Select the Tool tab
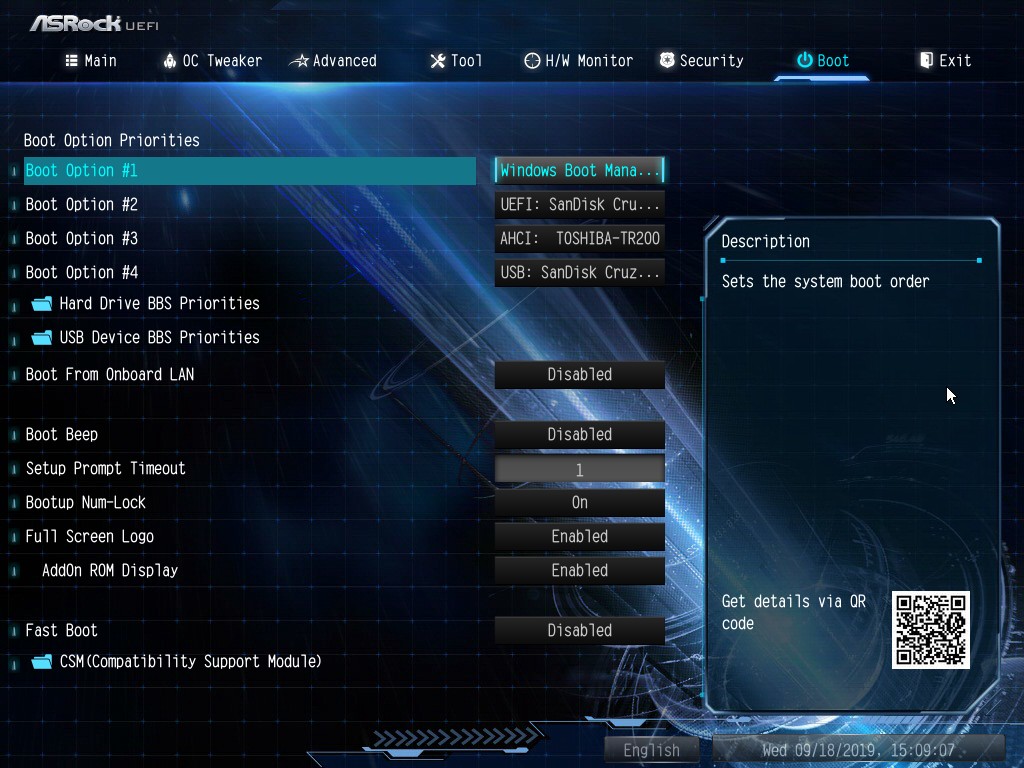The image size is (1024, 768). [x=456, y=61]
